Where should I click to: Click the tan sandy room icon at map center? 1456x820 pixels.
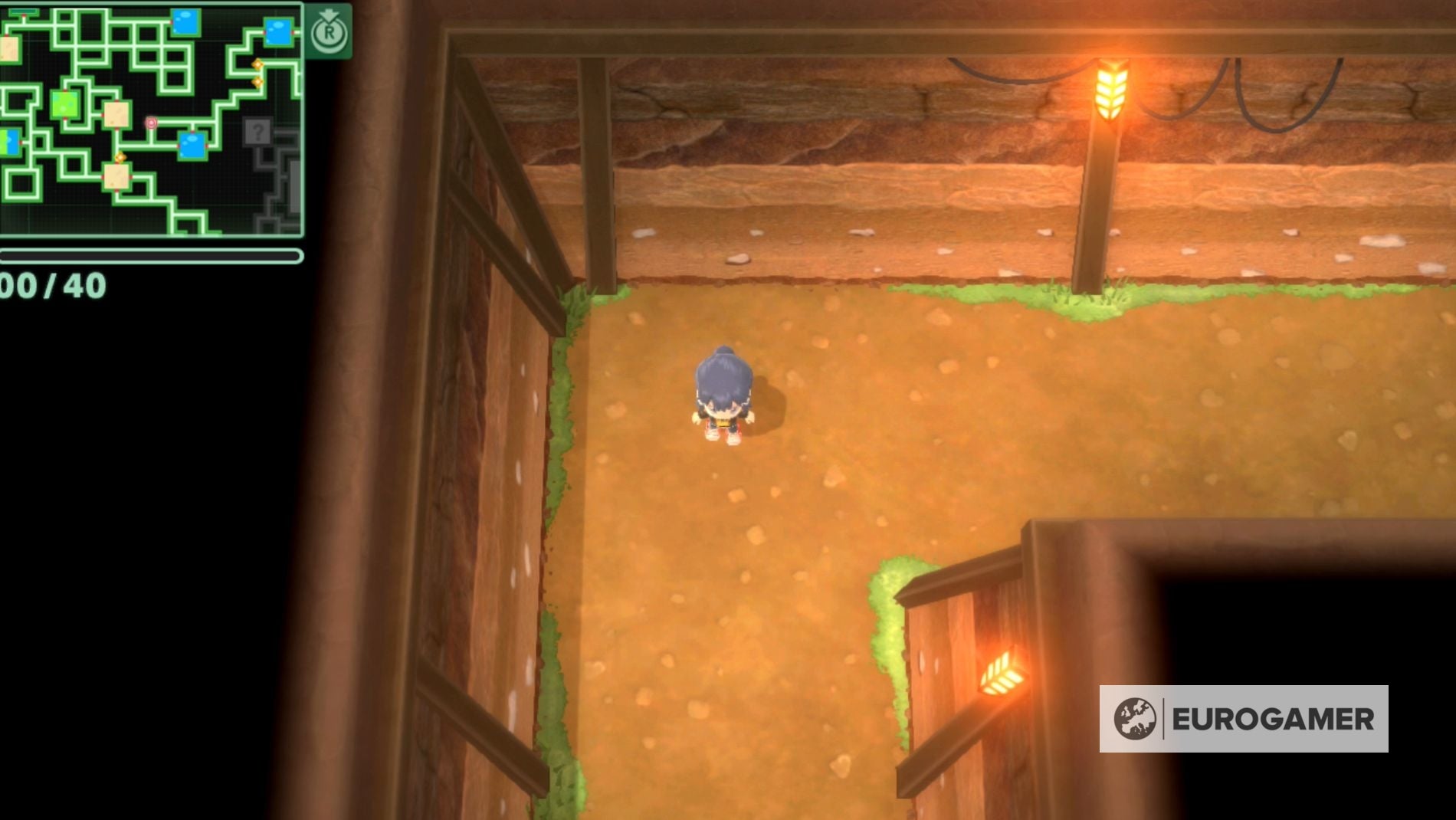(x=116, y=115)
